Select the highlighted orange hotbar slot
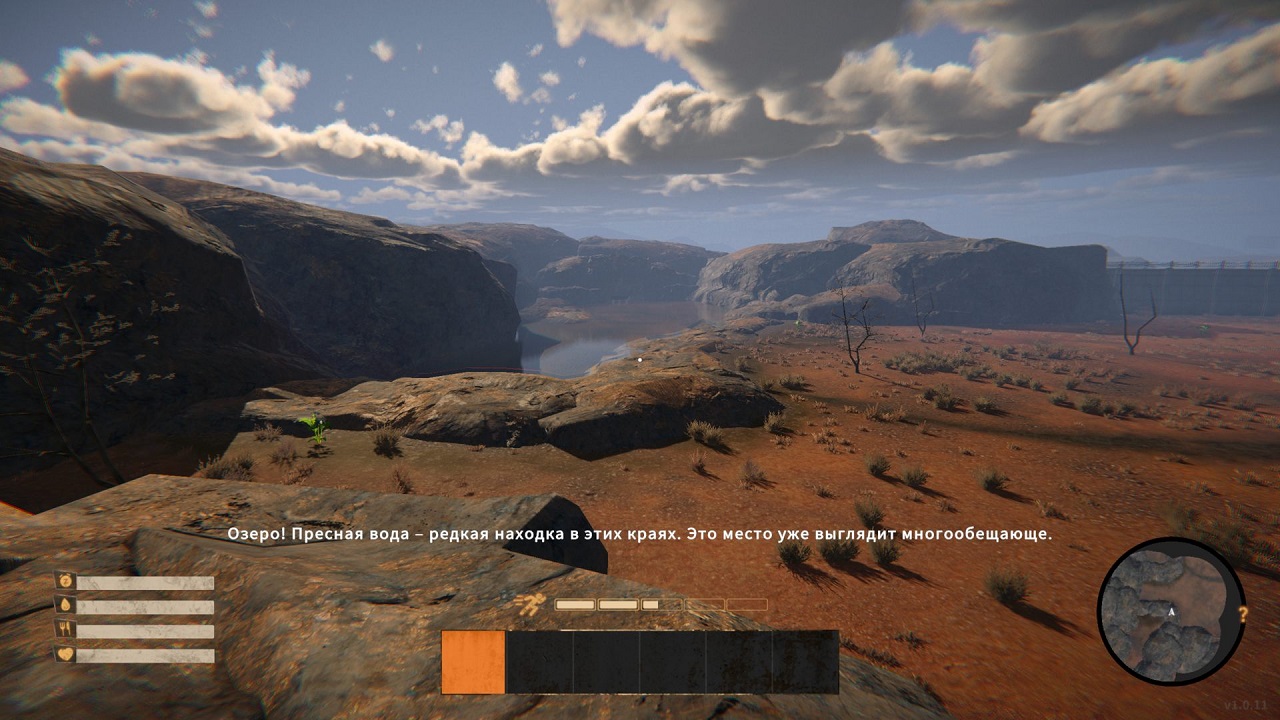 click(x=473, y=662)
